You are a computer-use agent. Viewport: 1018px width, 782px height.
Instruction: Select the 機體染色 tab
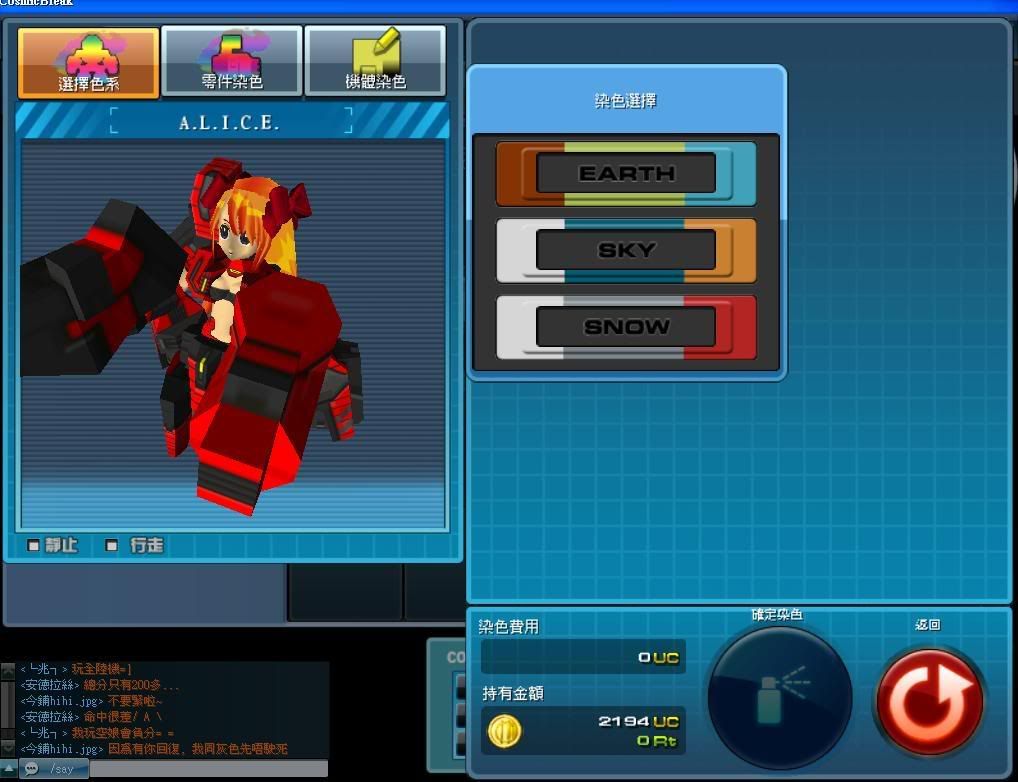375,62
